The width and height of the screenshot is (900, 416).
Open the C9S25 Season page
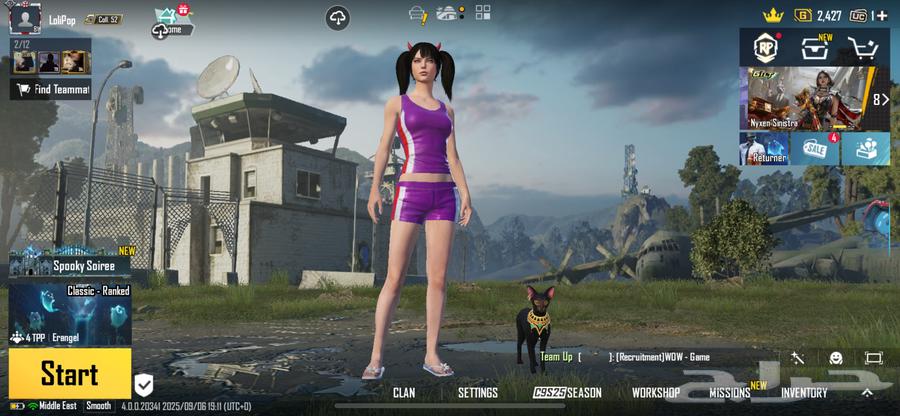567,393
